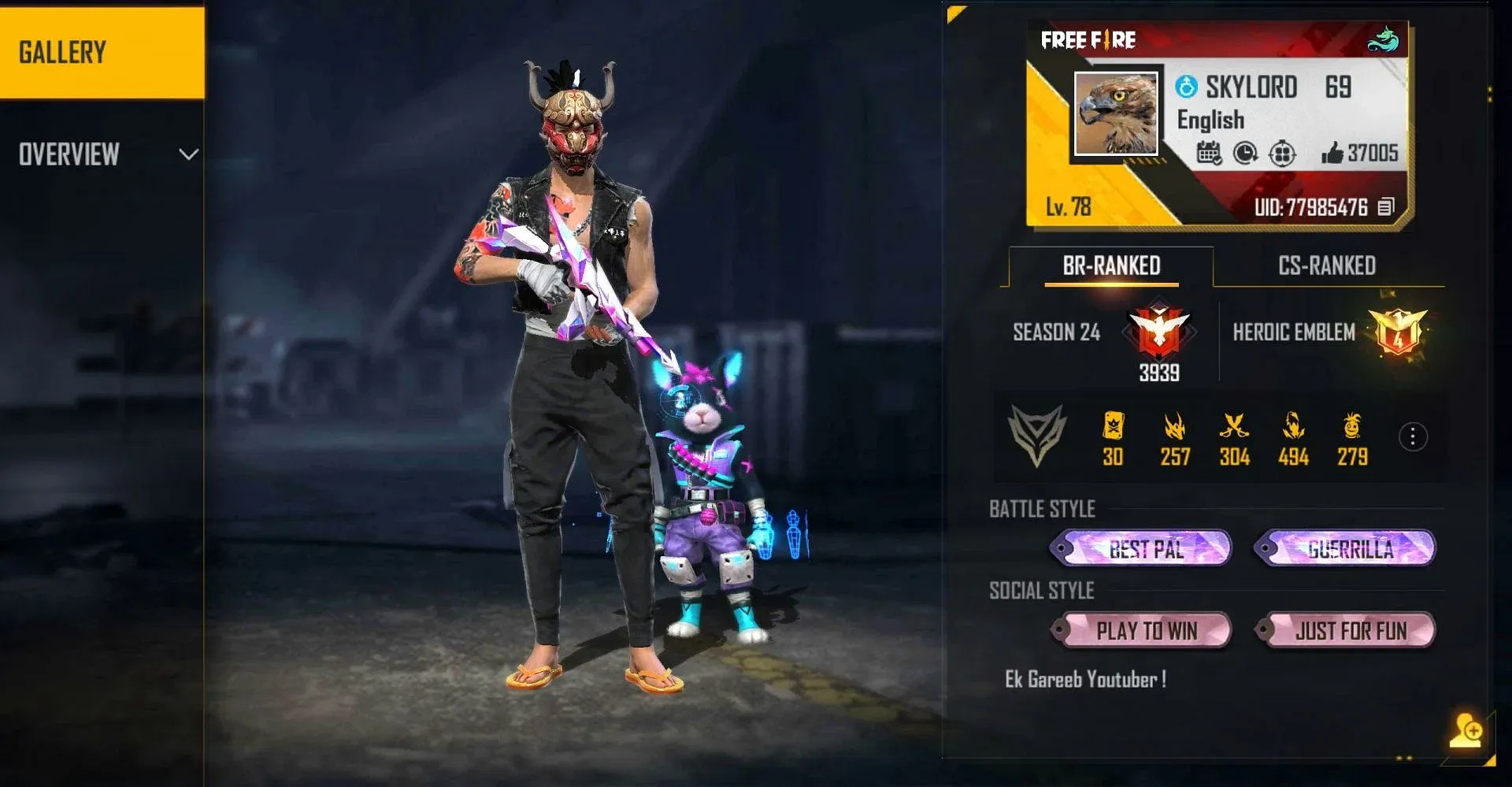
Task: Open the Gallery section
Action: pos(101,53)
